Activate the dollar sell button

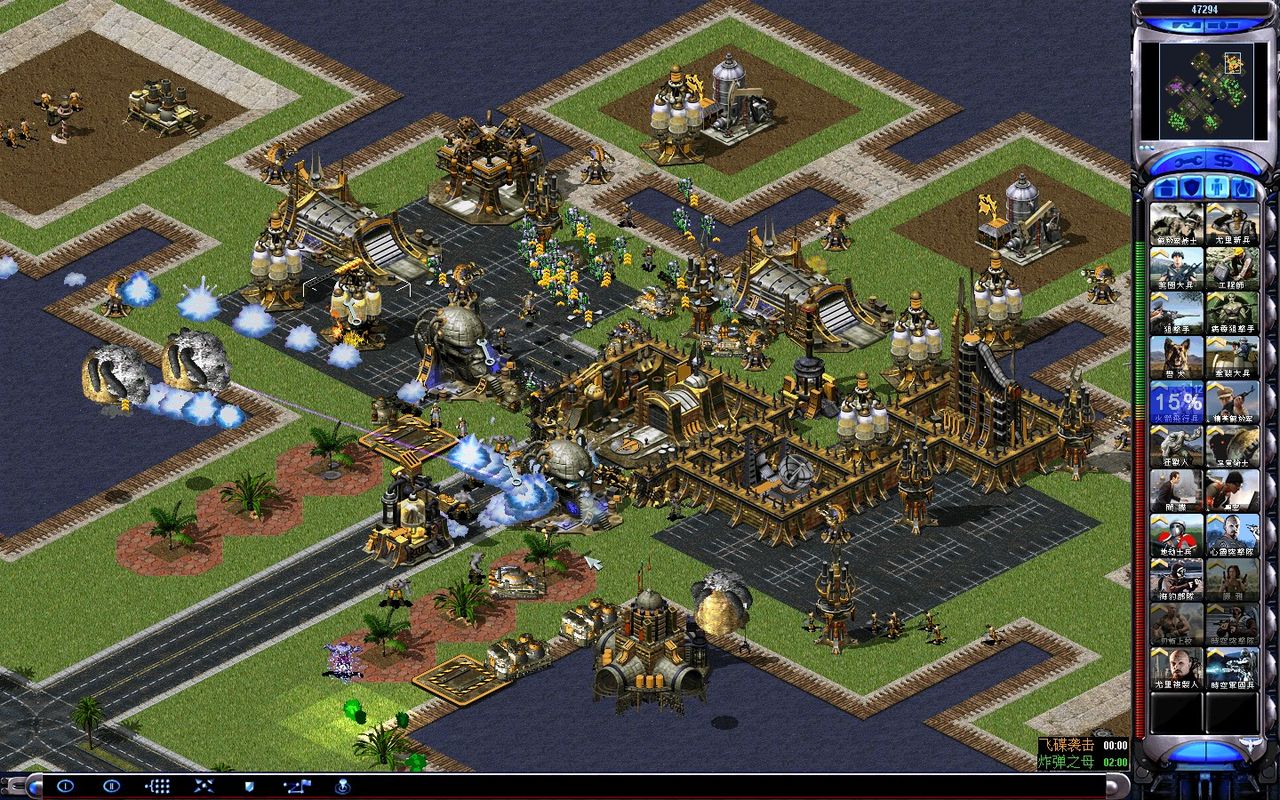point(1221,161)
